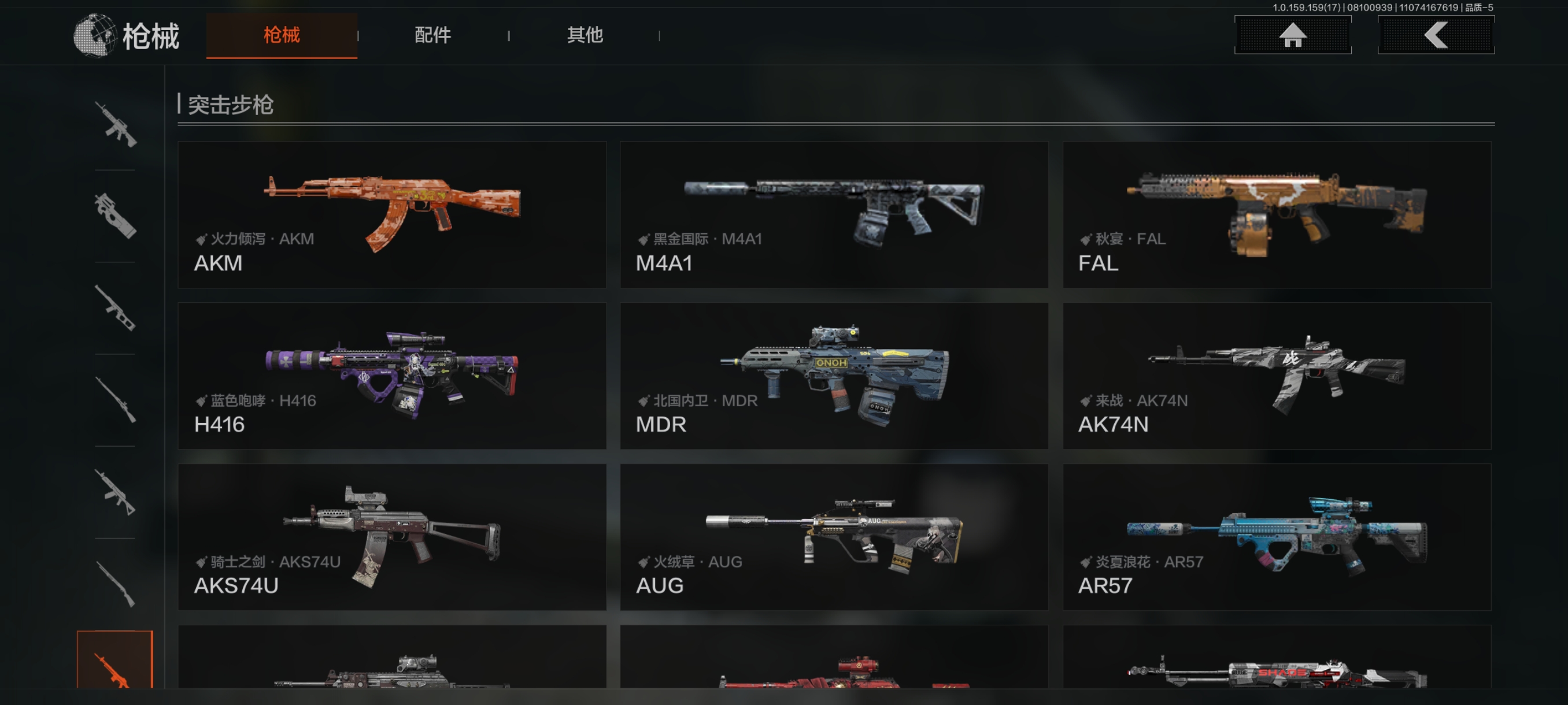Select the 枪械 firearms tab
This screenshot has height=705, width=1568.
pos(282,35)
